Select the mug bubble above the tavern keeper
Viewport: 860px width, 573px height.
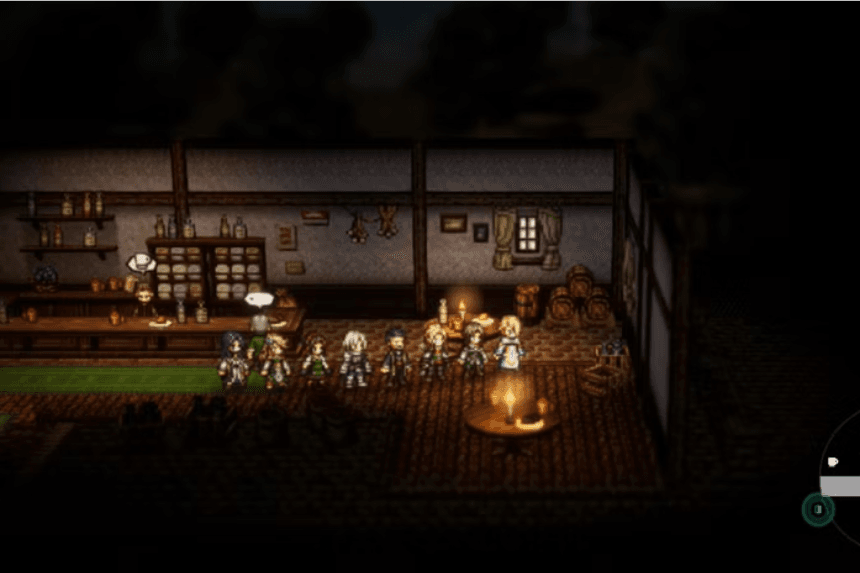click(x=141, y=263)
